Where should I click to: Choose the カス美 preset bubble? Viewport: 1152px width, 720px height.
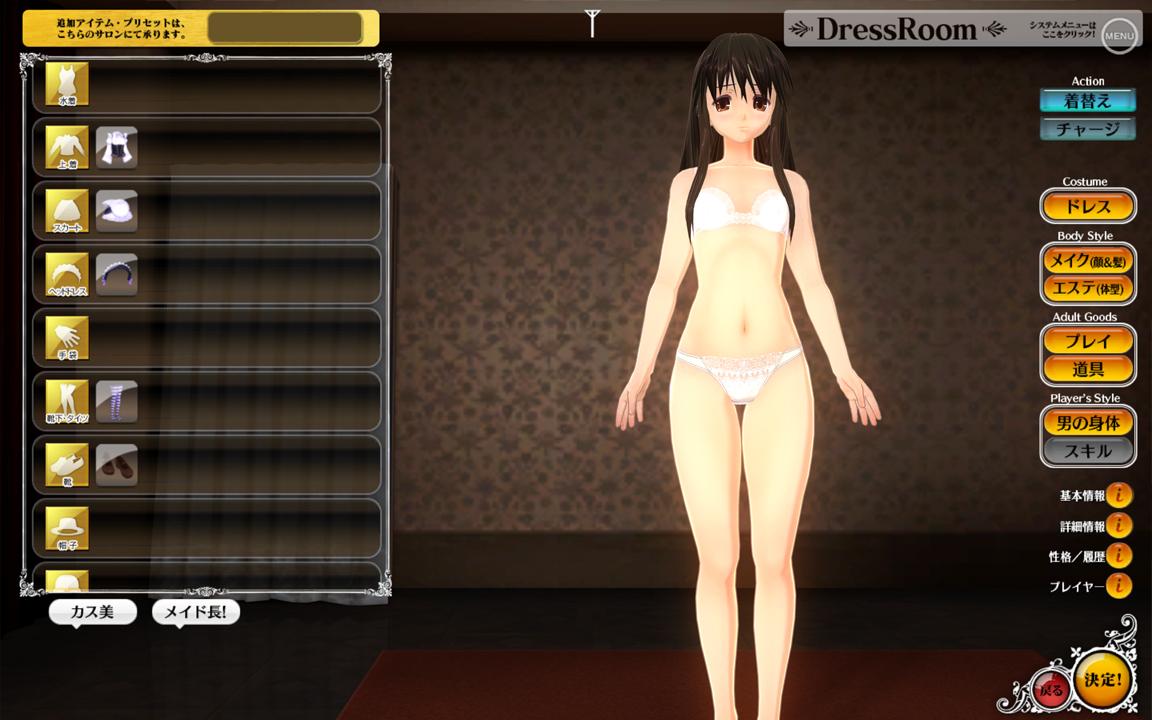(x=92, y=612)
